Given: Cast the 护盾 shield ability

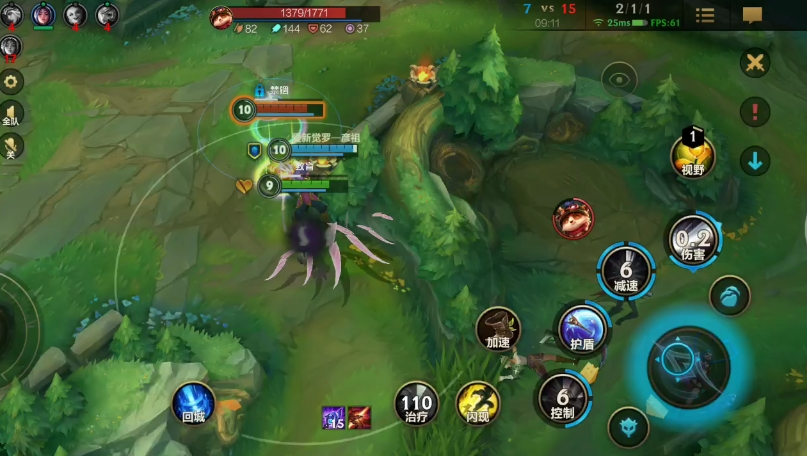Looking at the screenshot, I should coord(582,328).
